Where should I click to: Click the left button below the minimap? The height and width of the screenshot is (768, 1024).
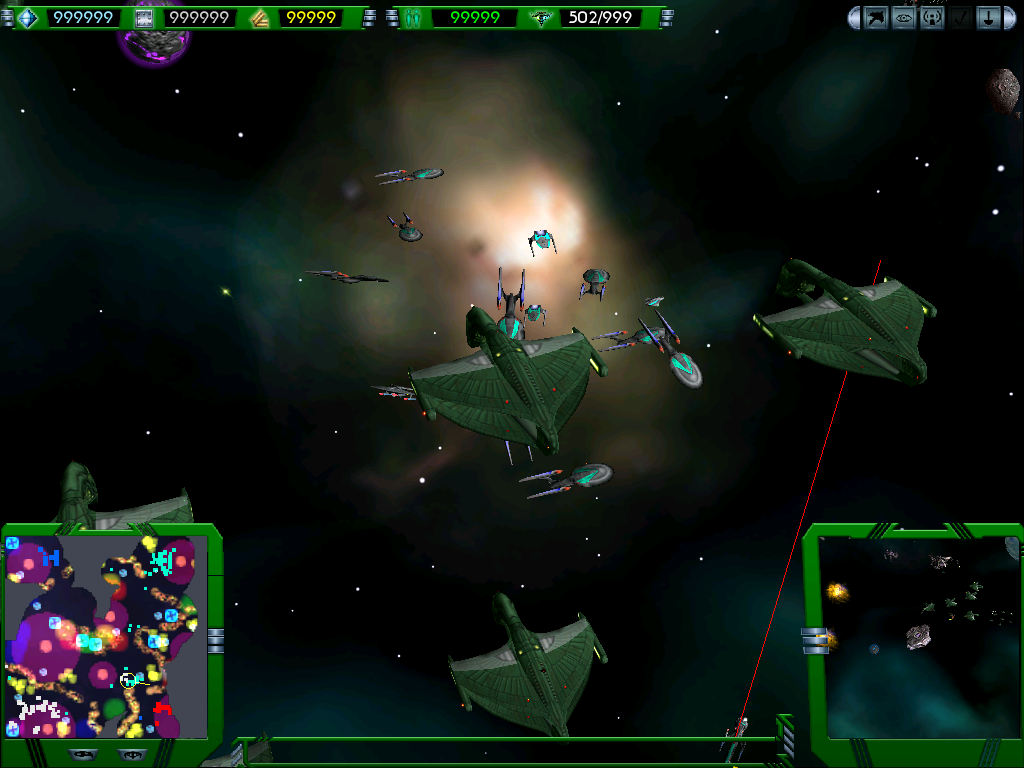click(x=82, y=753)
